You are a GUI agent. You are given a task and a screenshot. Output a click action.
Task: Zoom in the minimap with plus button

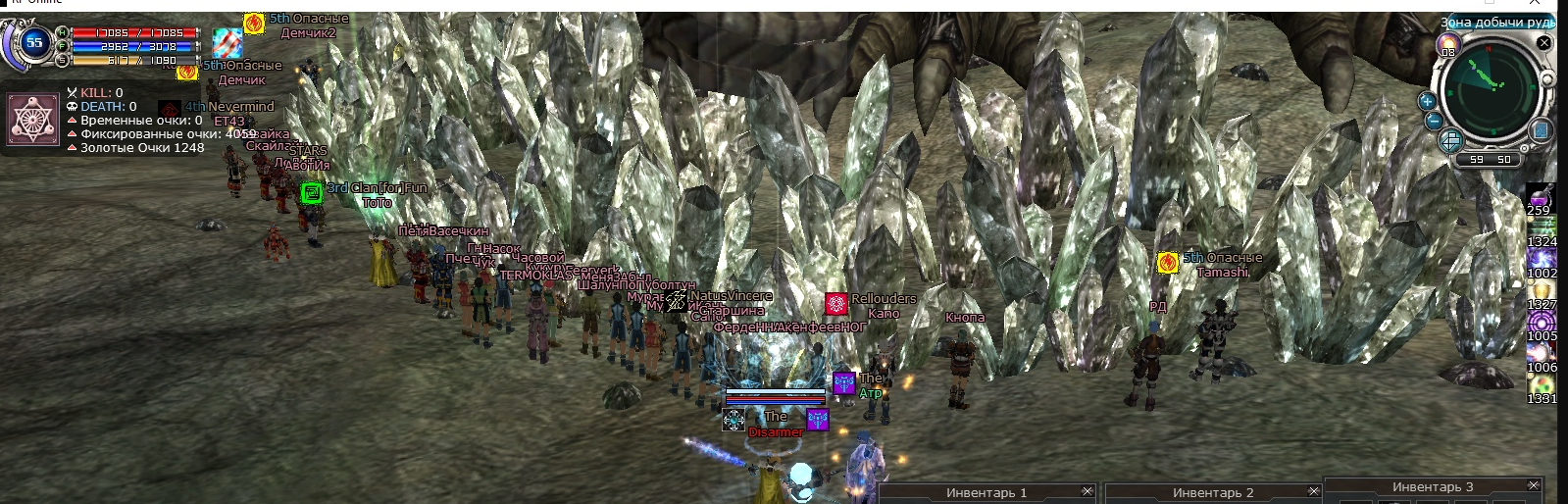click(1427, 101)
